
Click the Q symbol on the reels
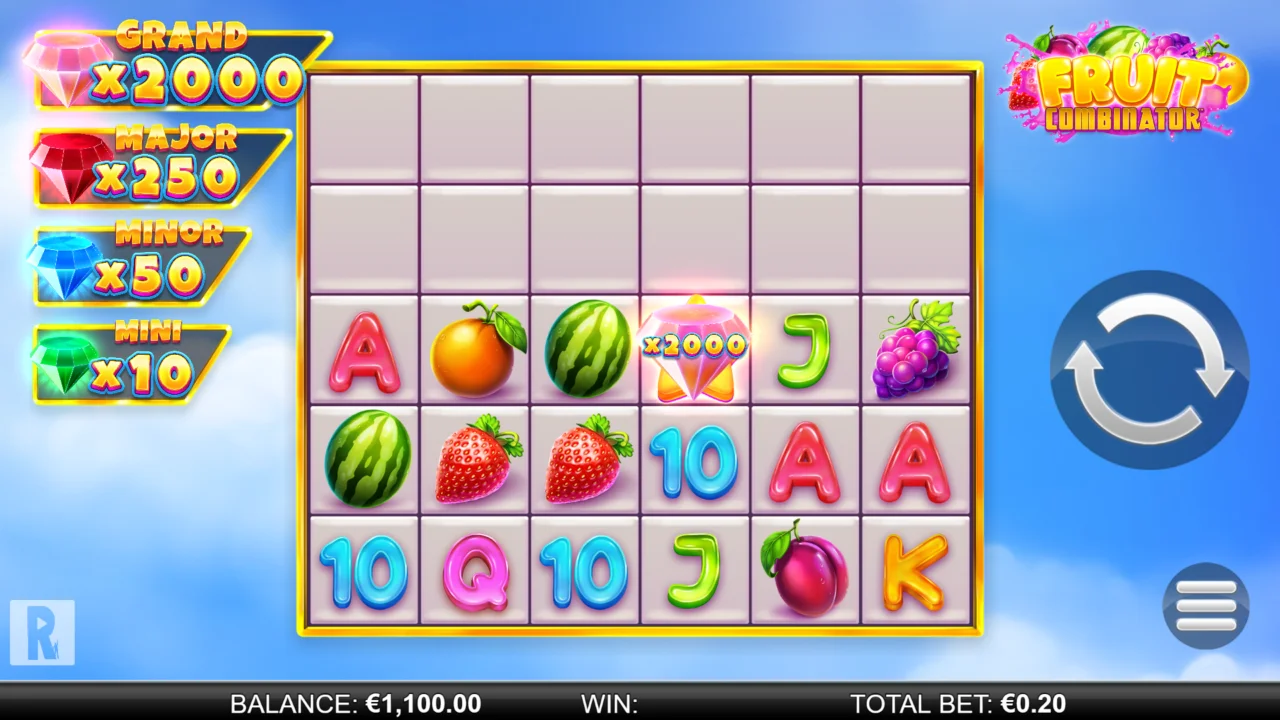click(x=473, y=570)
